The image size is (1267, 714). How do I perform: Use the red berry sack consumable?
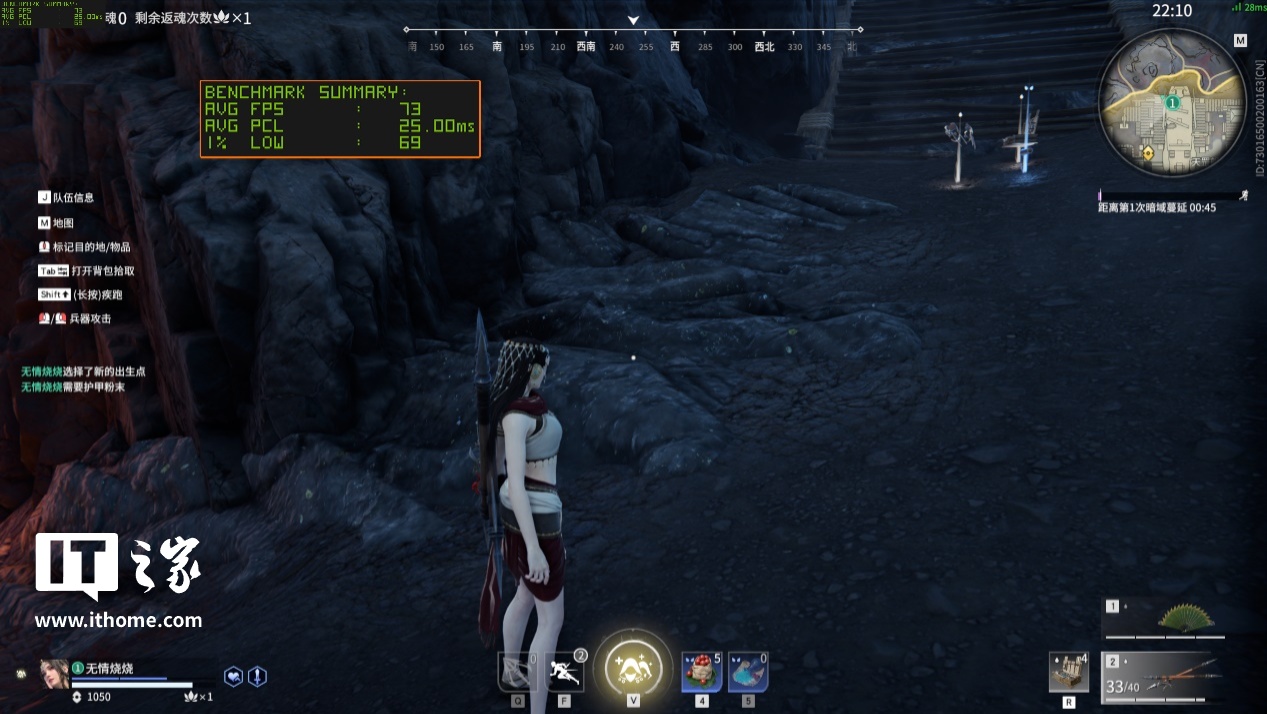(x=701, y=672)
